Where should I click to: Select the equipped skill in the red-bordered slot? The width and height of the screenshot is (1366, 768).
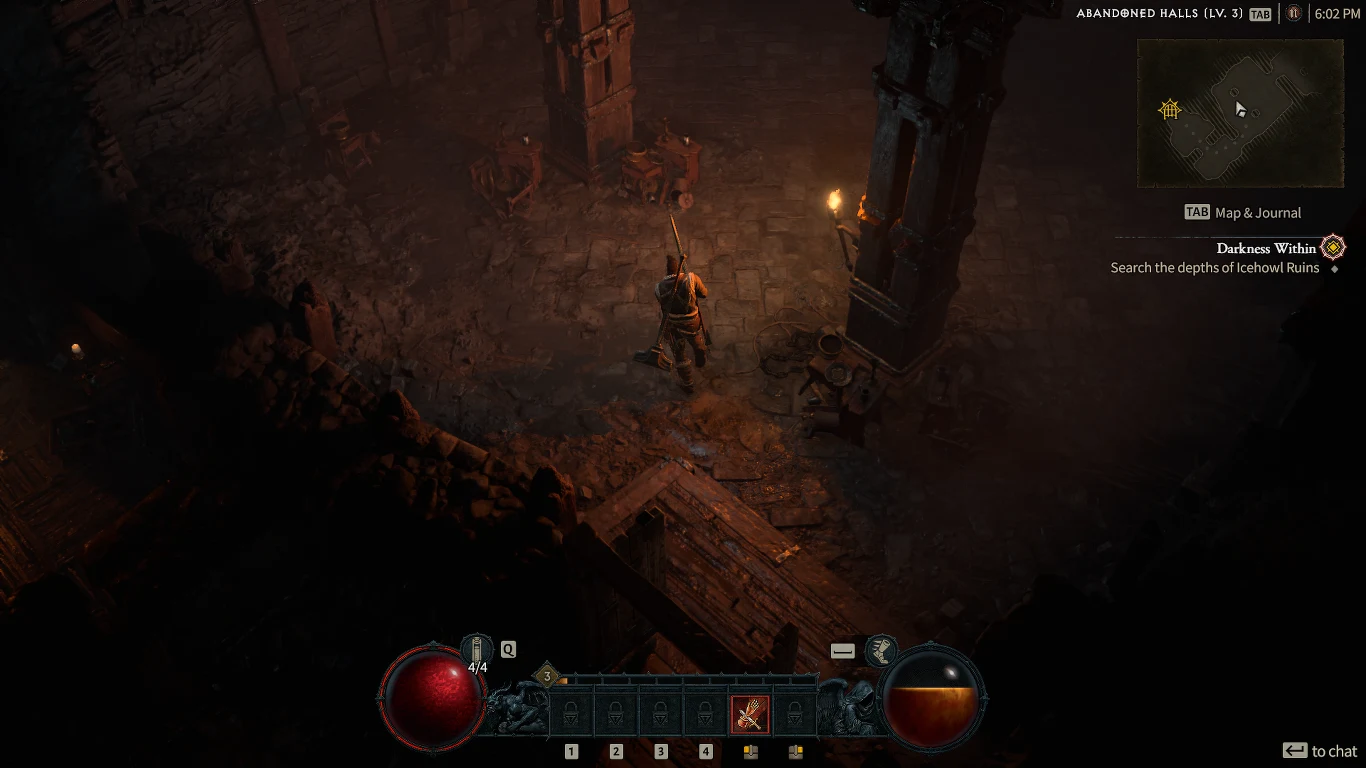[x=751, y=712]
